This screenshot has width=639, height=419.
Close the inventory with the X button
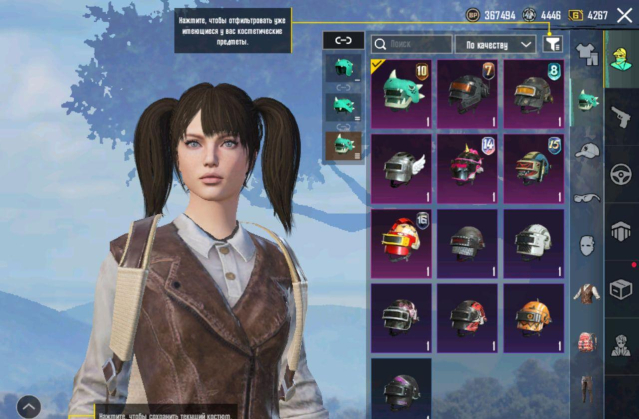pos(625,15)
